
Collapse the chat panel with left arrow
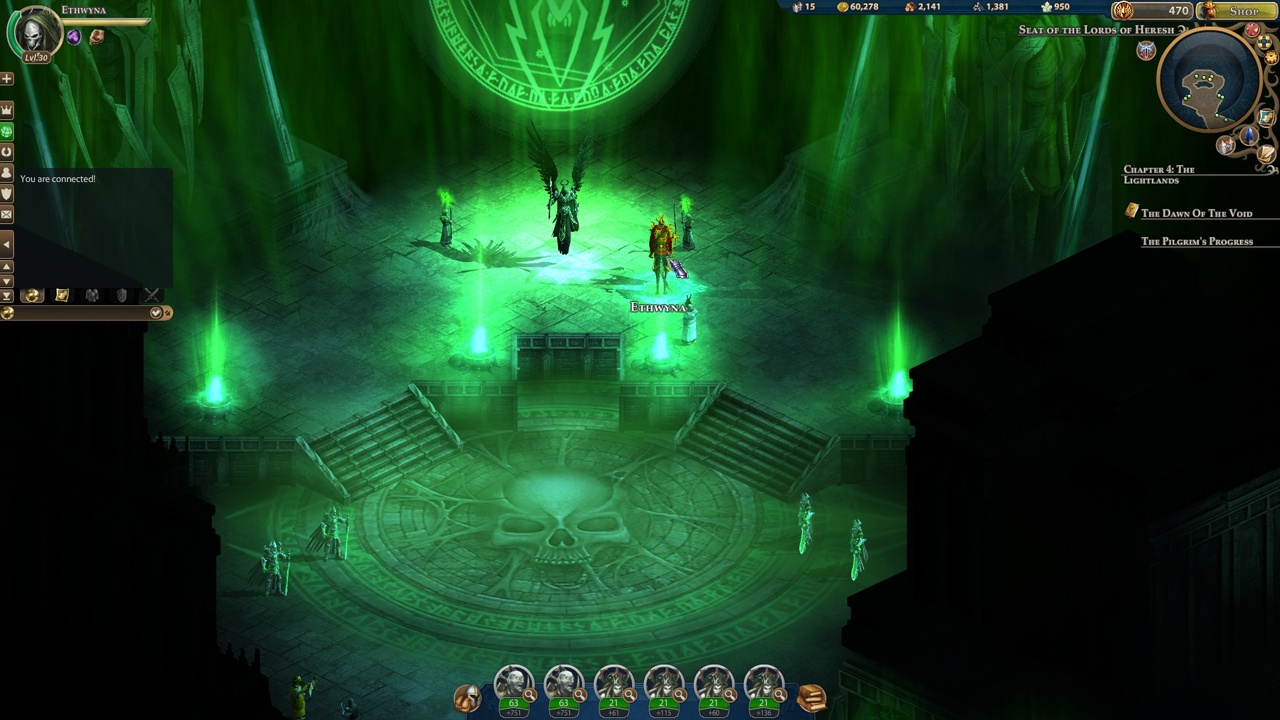7,243
